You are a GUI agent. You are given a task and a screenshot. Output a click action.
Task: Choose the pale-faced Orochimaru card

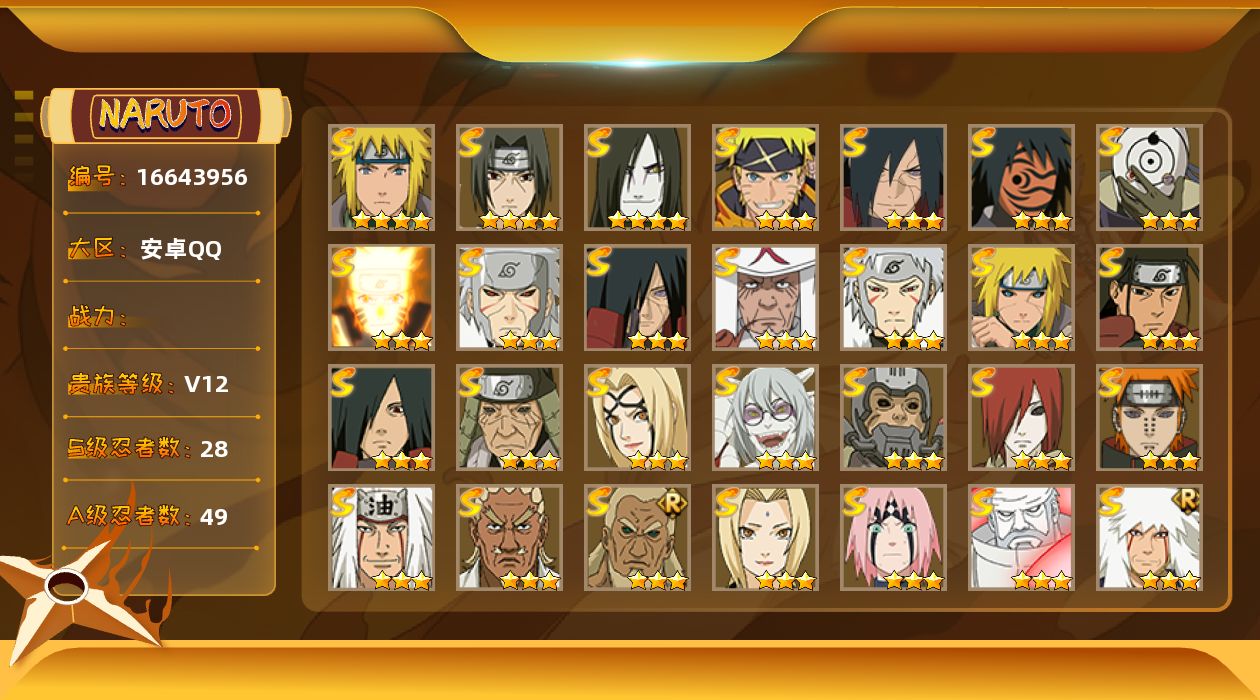[x=638, y=178]
